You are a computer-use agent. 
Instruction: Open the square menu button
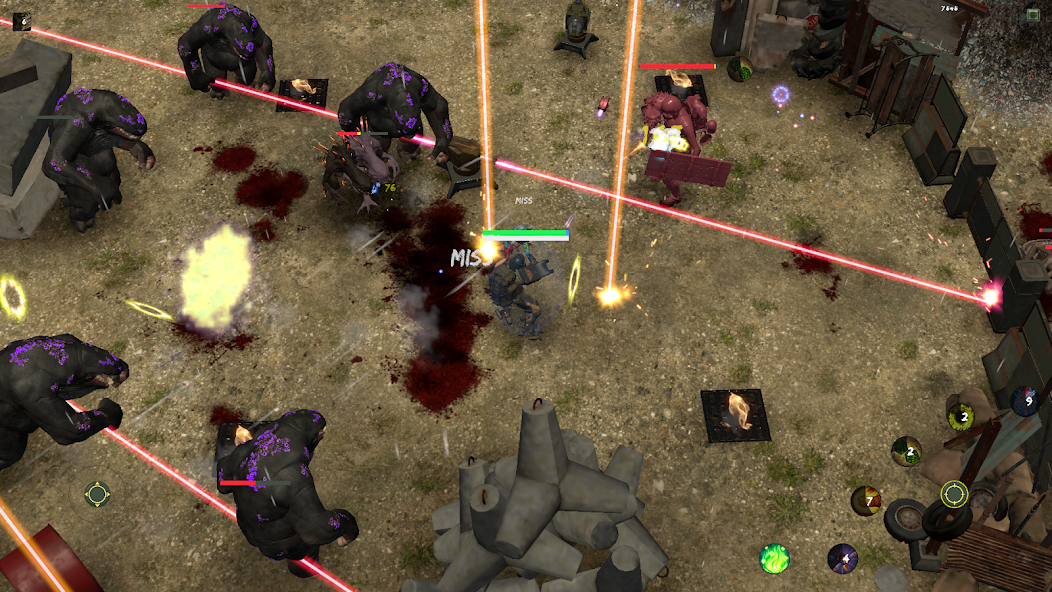coord(1032,14)
